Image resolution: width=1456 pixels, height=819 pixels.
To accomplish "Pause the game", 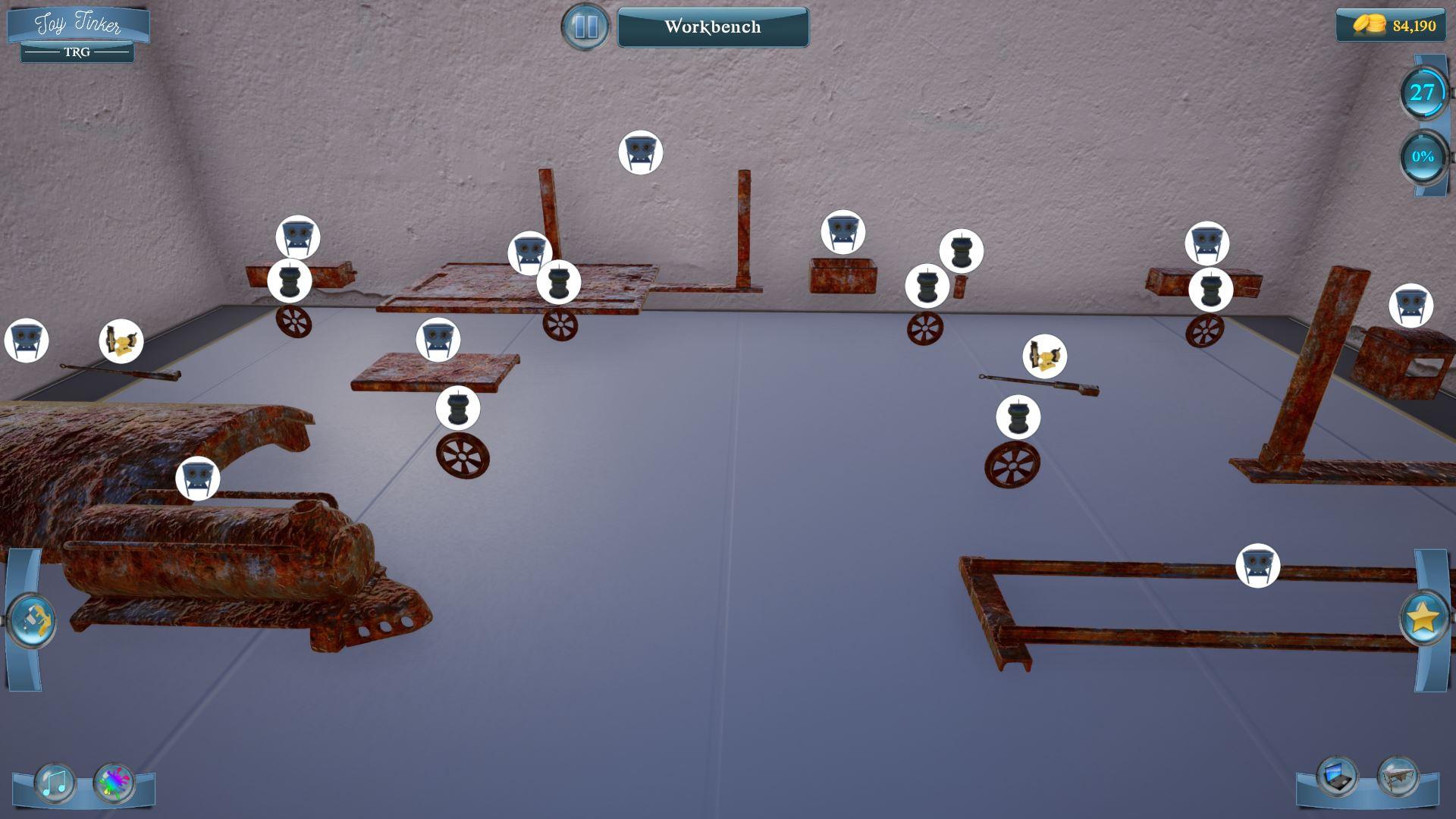I will (x=584, y=27).
